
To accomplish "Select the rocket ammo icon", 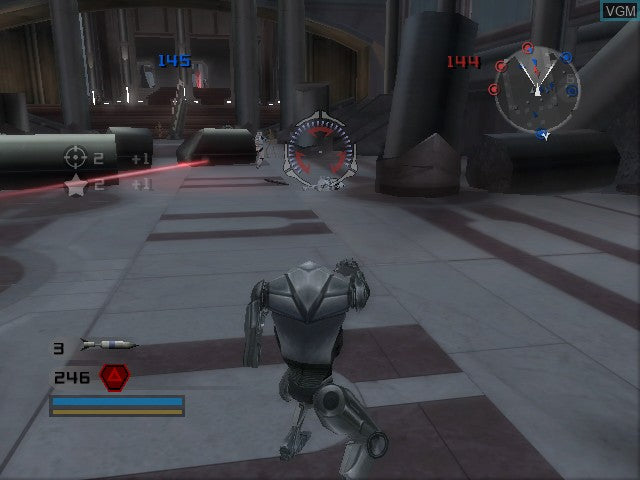I will pyautogui.click(x=108, y=346).
